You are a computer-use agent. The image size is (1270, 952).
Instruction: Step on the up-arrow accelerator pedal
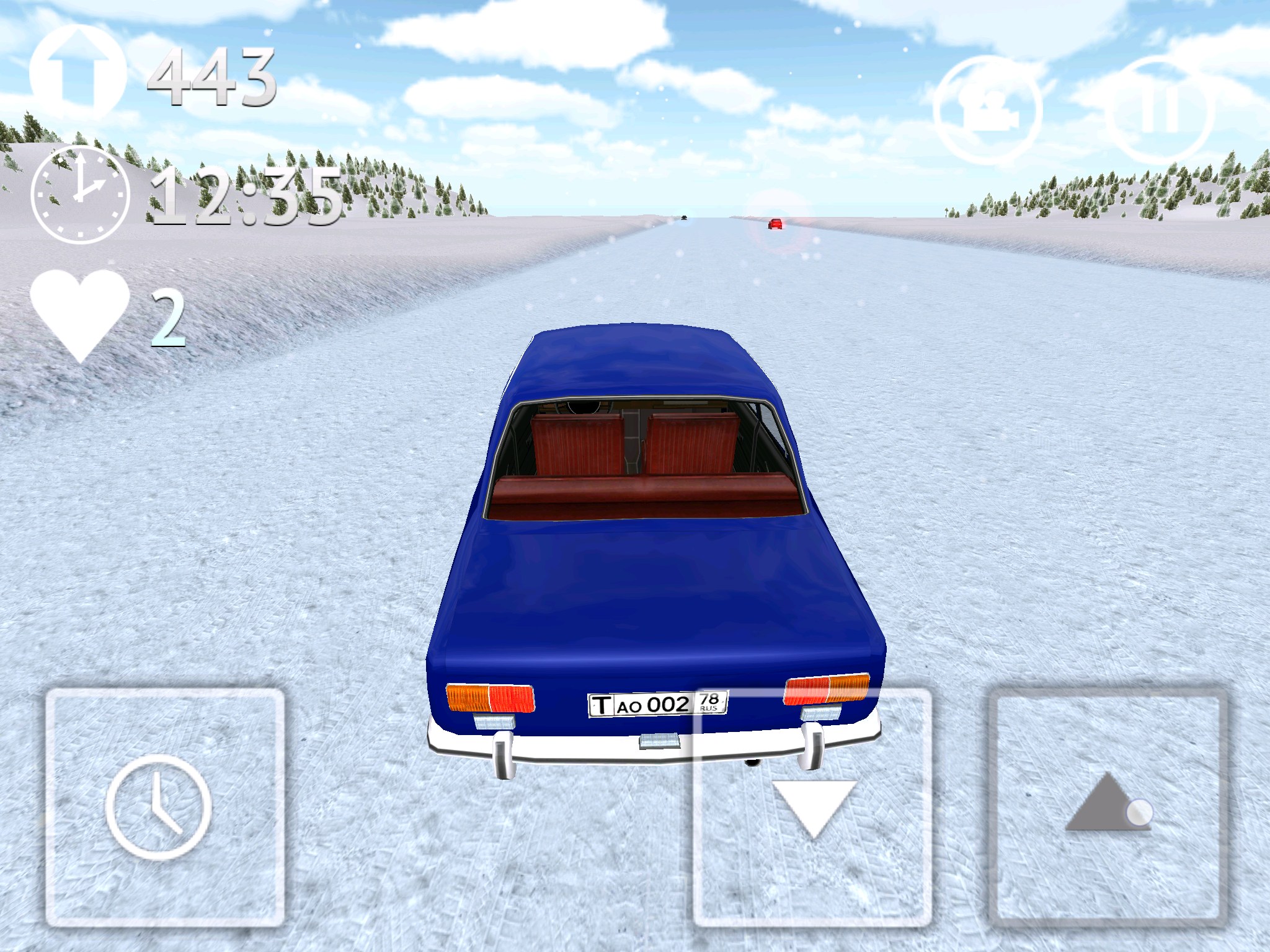(x=1108, y=807)
